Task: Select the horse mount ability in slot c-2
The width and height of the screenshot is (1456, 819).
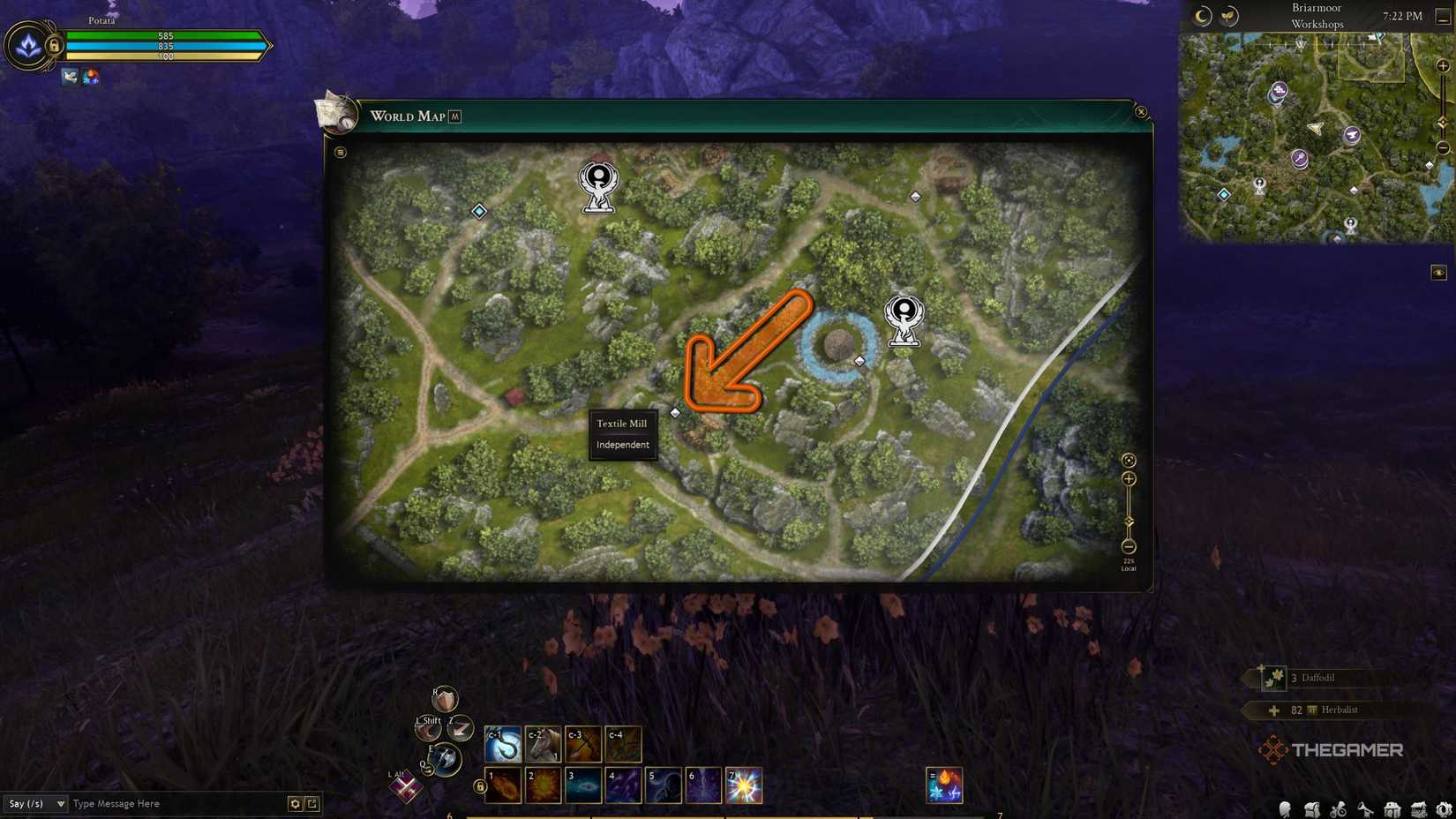Action: [543, 743]
